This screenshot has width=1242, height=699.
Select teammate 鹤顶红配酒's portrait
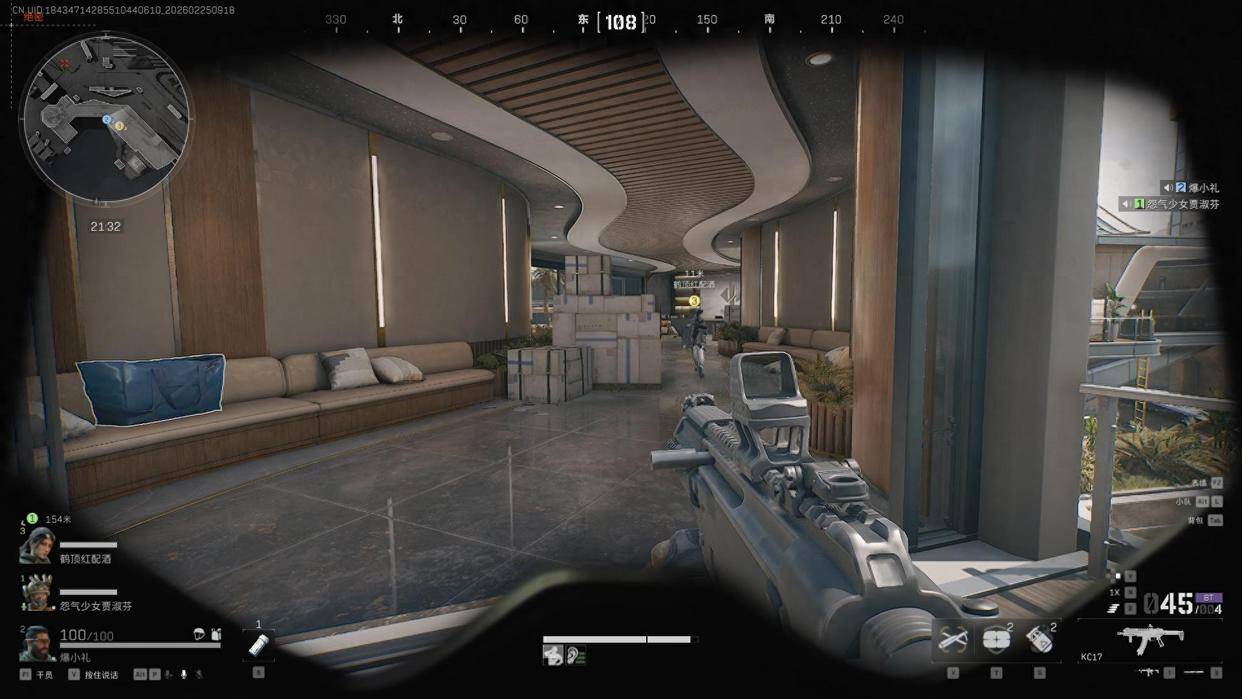pos(36,545)
